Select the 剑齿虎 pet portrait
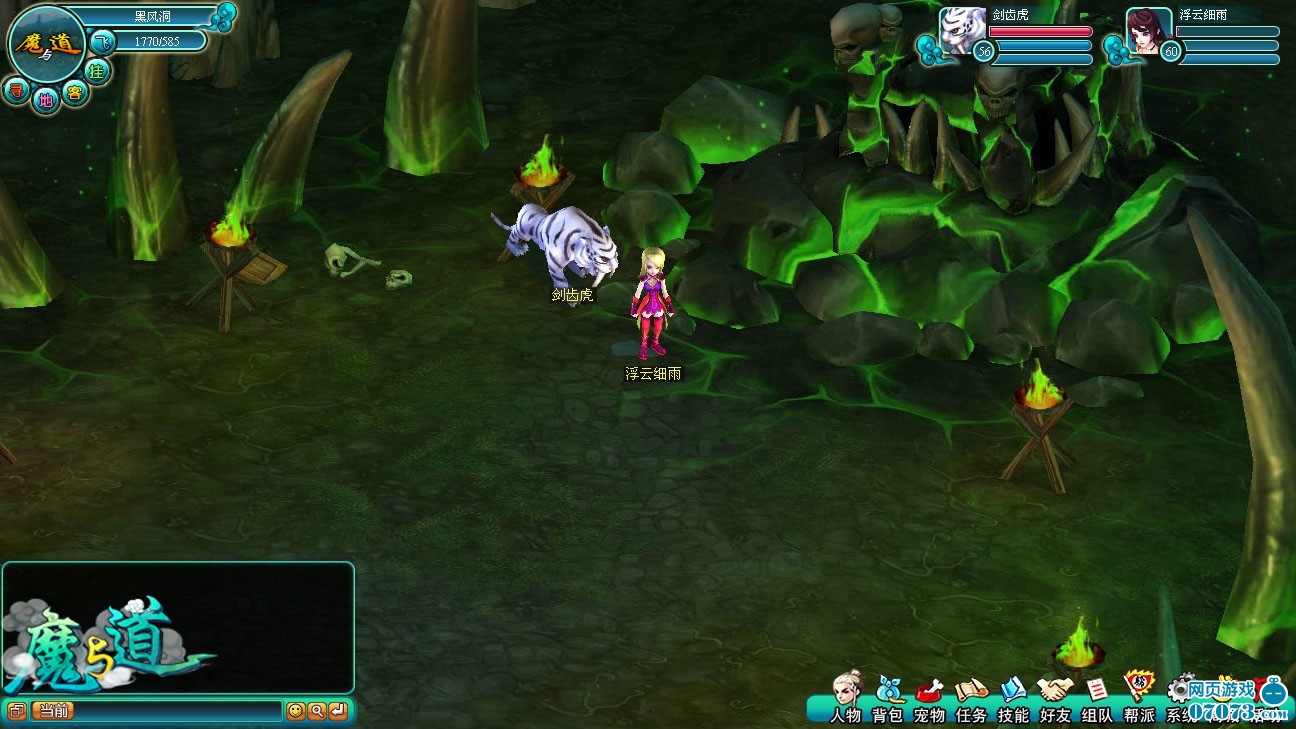The image size is (1296, 729). [962, 28]
